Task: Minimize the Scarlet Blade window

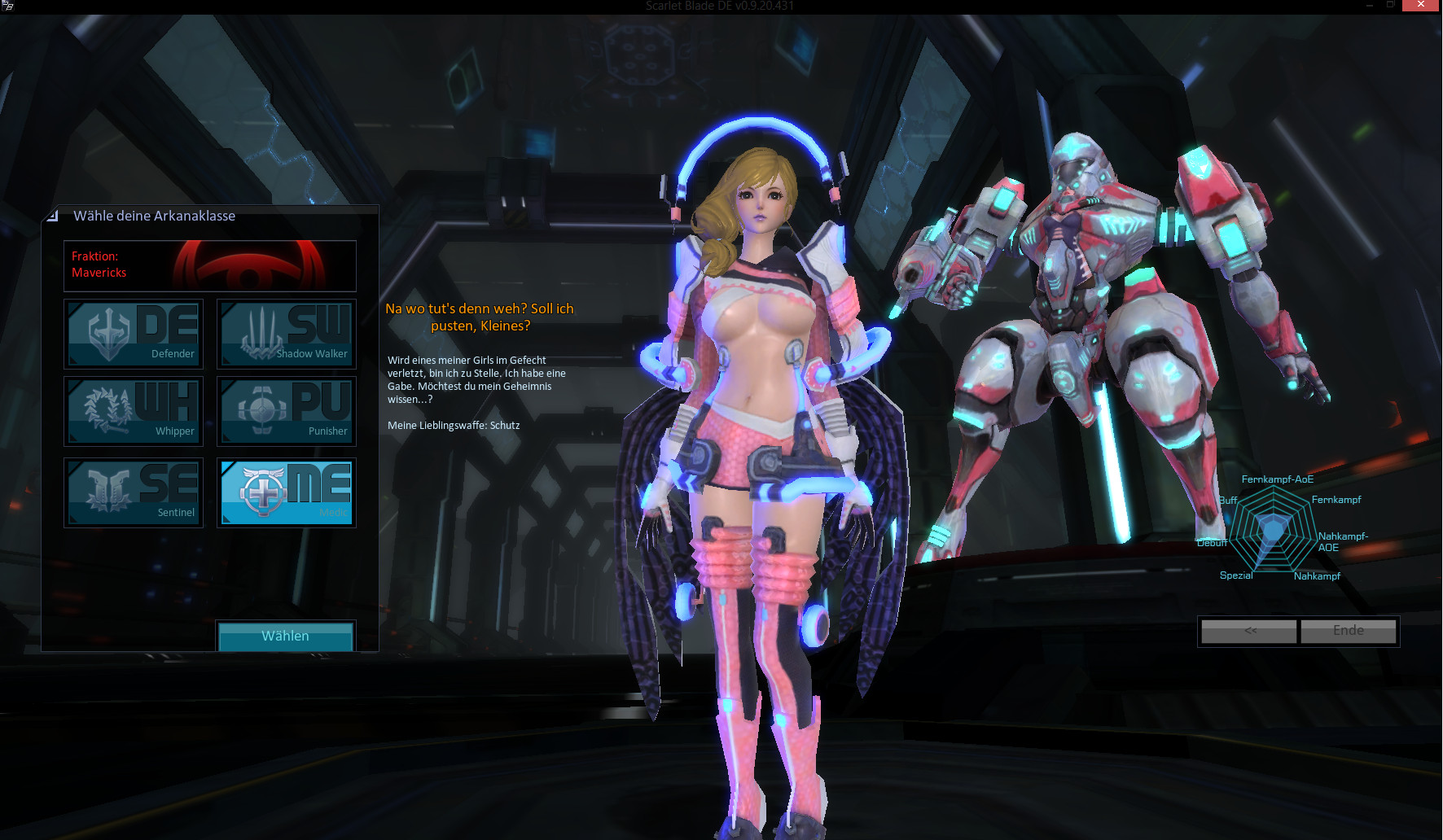Action: (x=1369, y=5)
